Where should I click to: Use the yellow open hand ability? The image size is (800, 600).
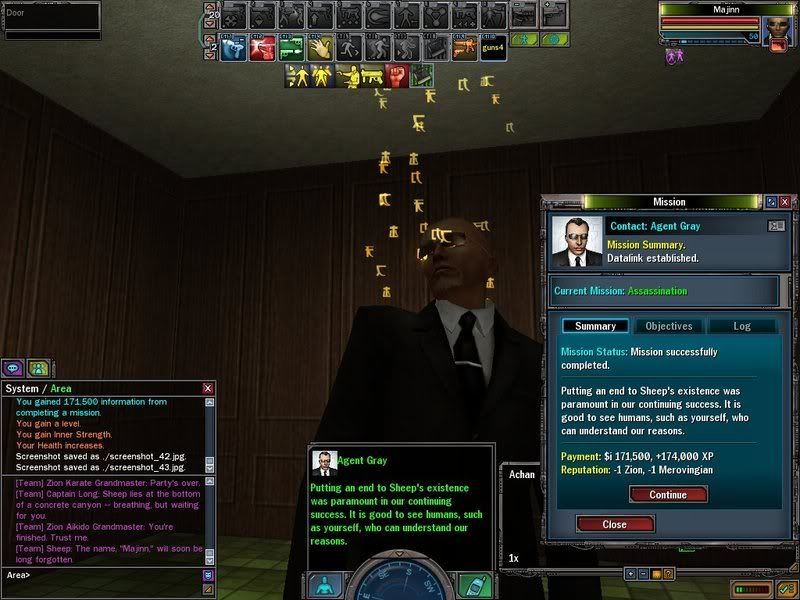320,48
